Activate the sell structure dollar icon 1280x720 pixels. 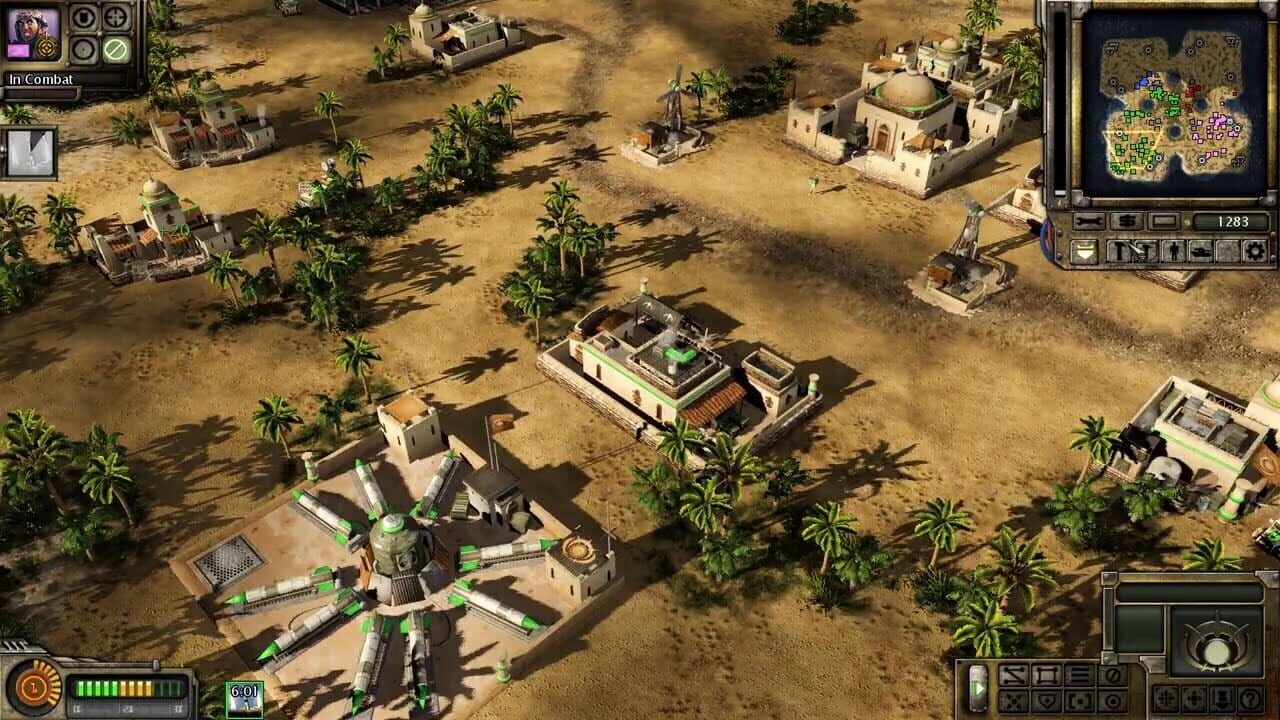(x=1125, y=221)
